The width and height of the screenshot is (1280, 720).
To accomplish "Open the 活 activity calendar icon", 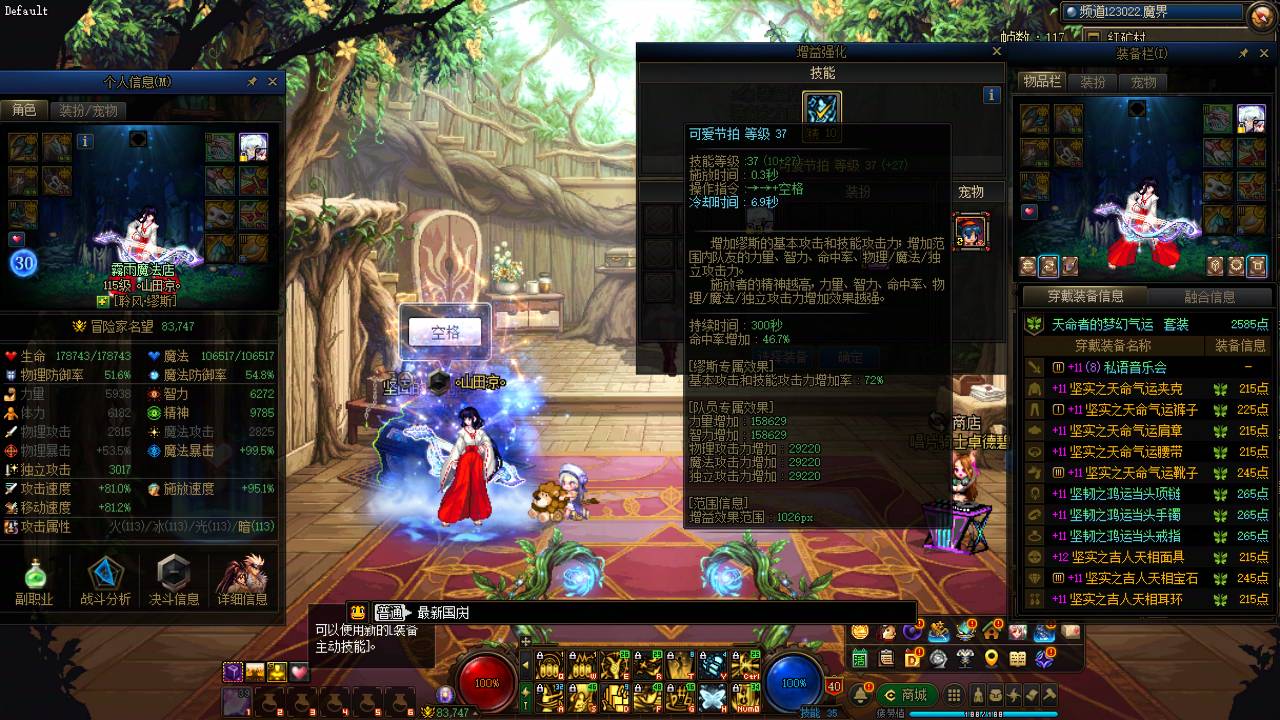I will 858,658.
